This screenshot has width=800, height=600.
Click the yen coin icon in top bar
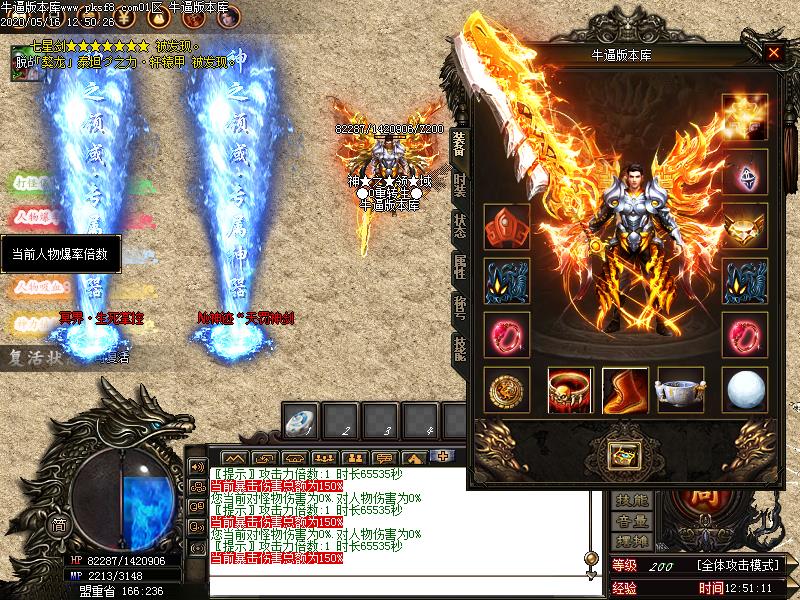coord(122,18)
